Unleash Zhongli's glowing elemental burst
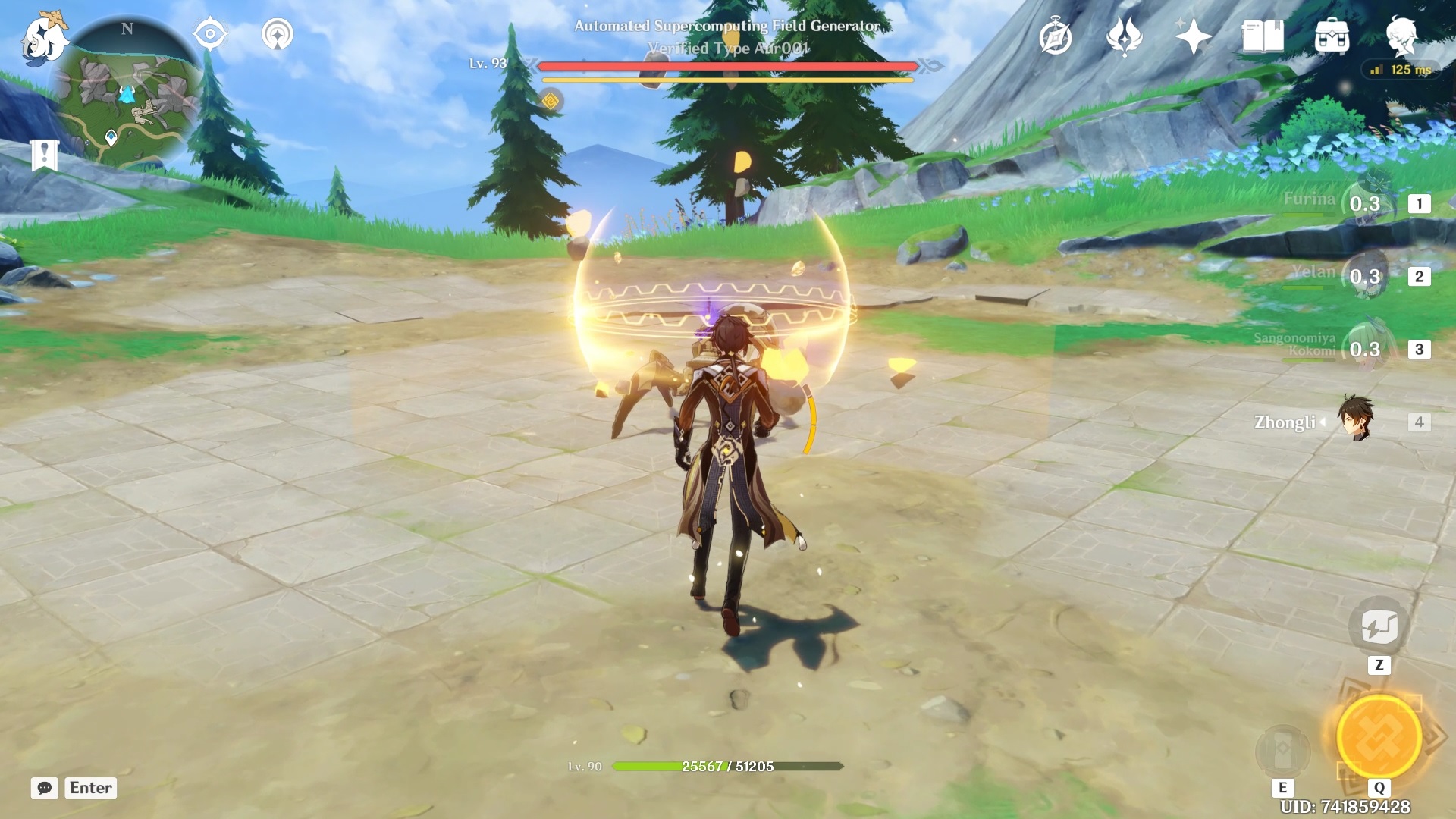The image size is (1456, 819). click(x=1379, y=737)
